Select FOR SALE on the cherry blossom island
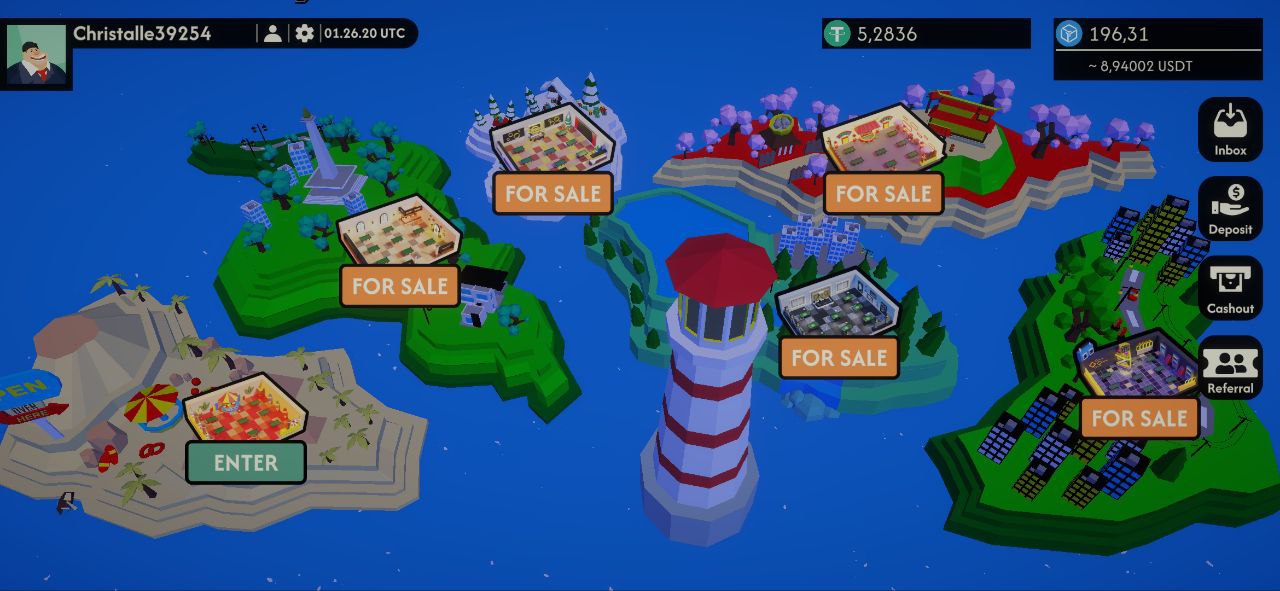The width and height of the screenshot is (1280, 591). (x=883, y=193)
